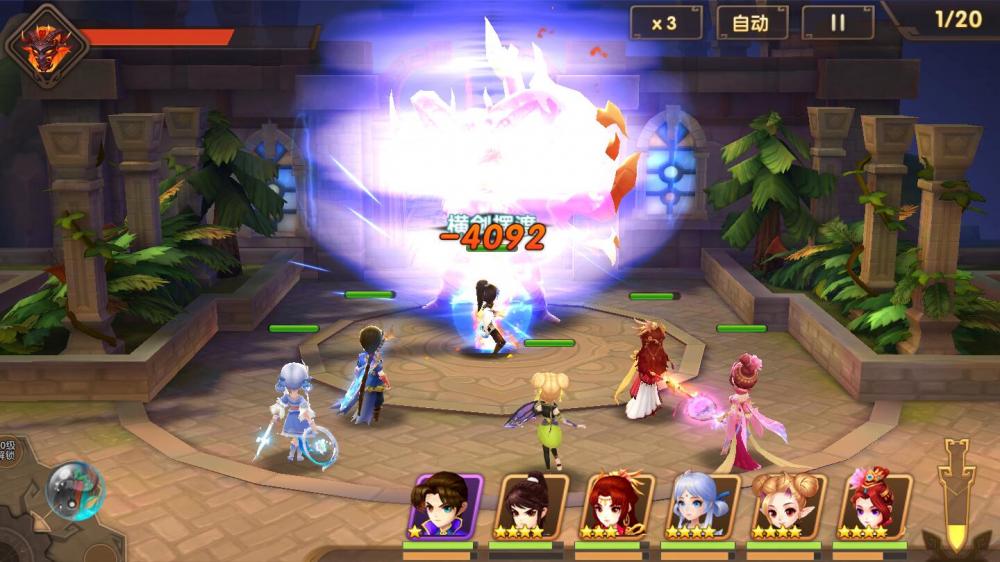Tap the yellow sword energy gauge

tap(958, 490)
